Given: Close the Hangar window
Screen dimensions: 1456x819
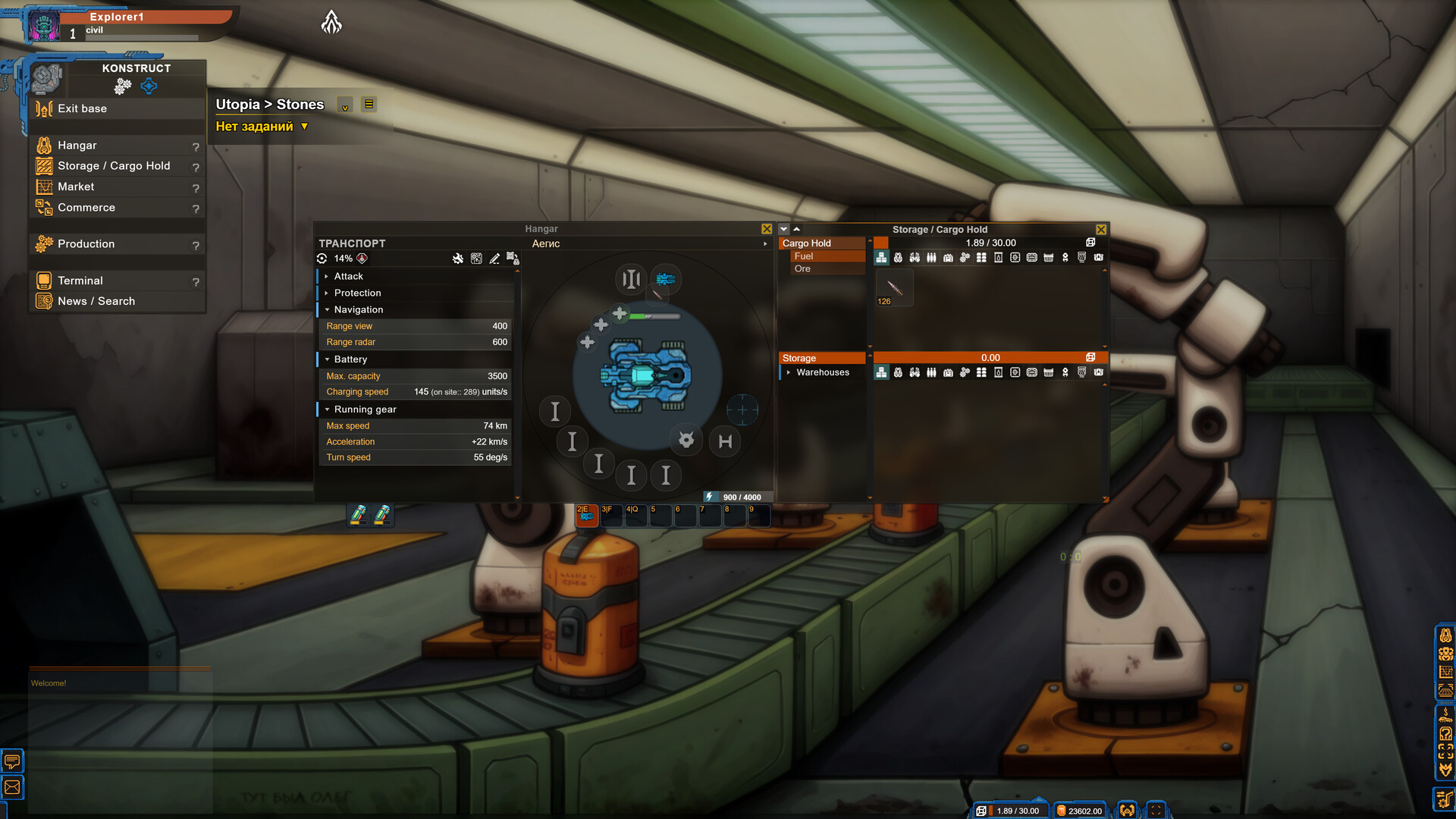Looking at the screenshot, I should (767, 229).
